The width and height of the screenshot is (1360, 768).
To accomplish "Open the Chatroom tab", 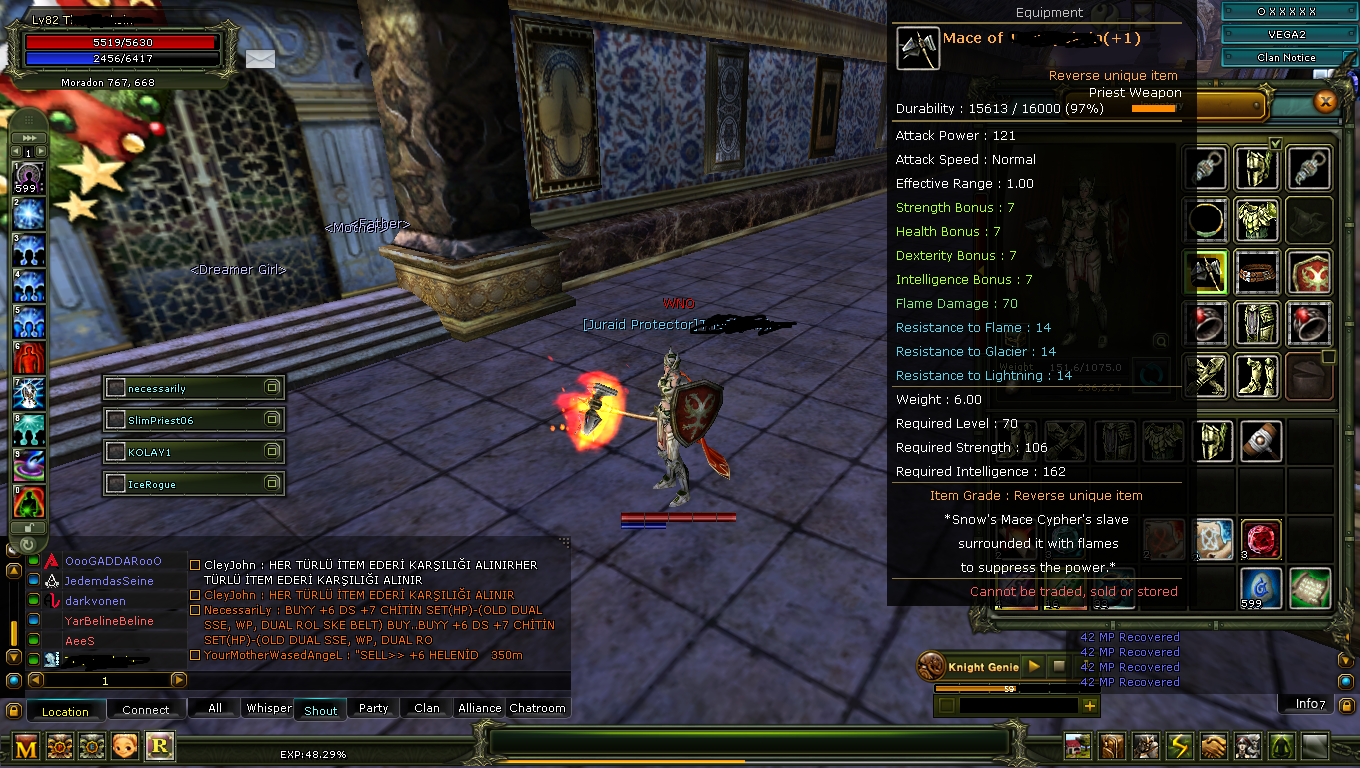I will pyautogui.click(x=537, y=708).
